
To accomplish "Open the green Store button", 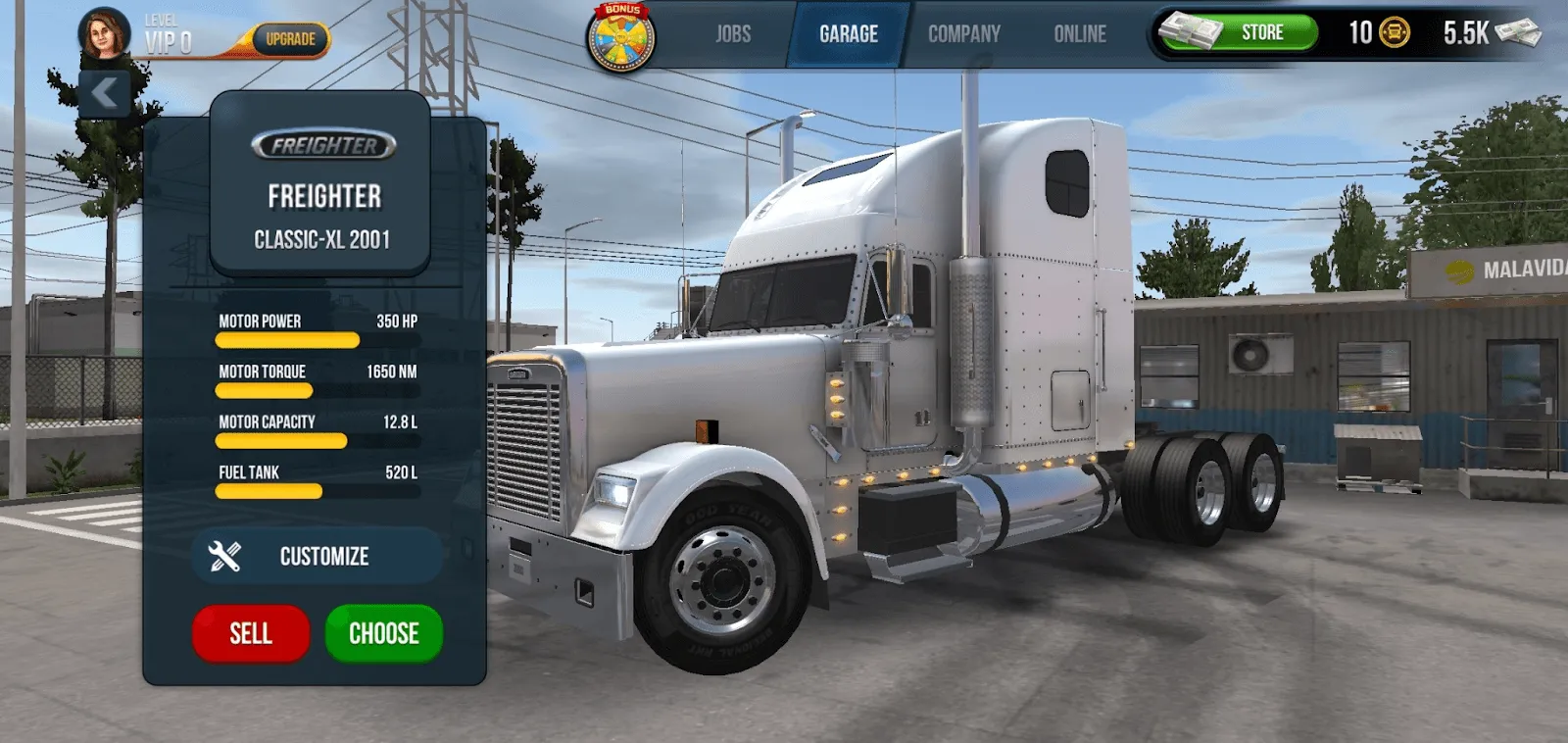I will 1240,32.
